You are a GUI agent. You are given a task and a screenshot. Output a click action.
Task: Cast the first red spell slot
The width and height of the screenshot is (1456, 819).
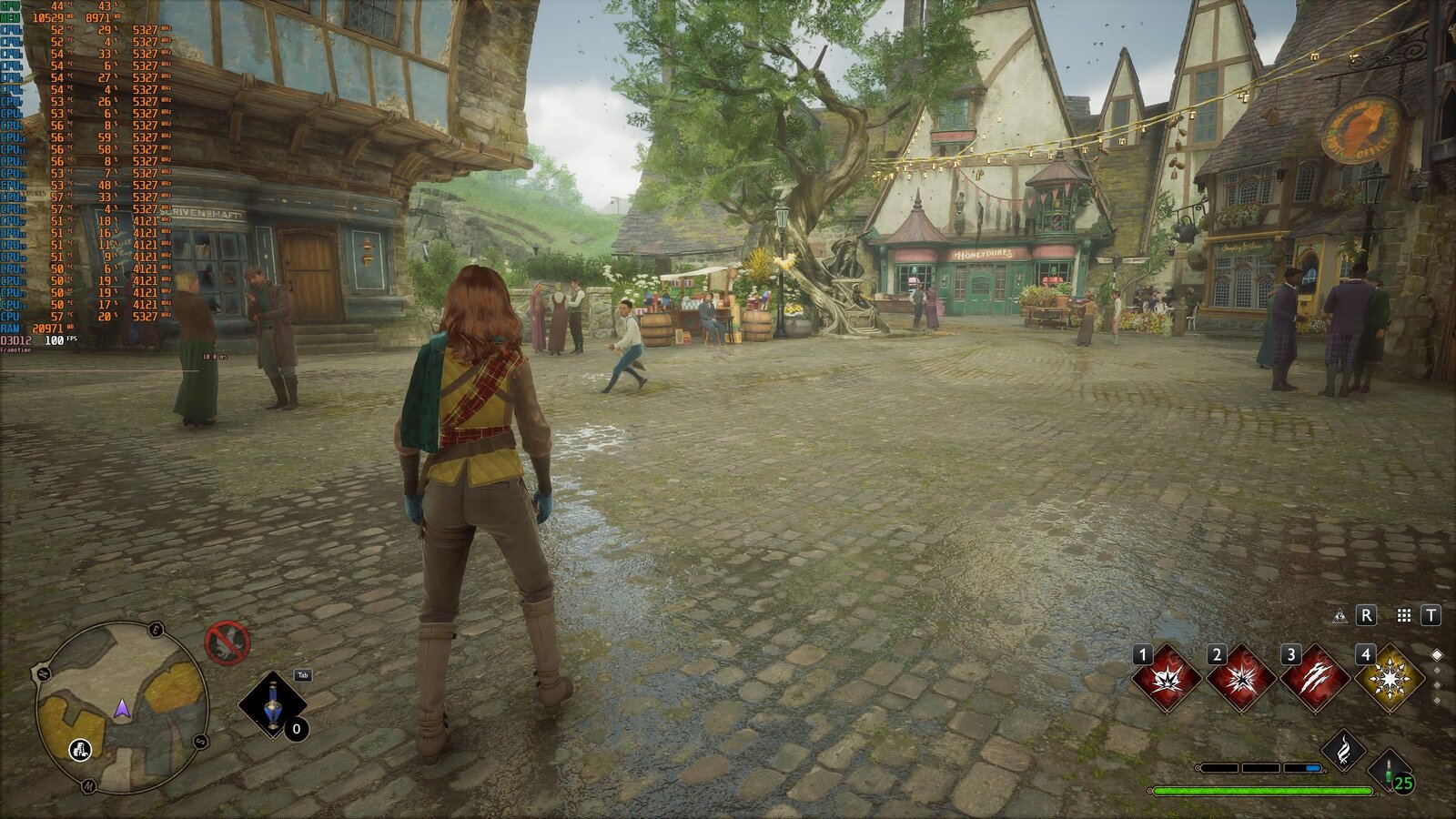[1167, 679]
